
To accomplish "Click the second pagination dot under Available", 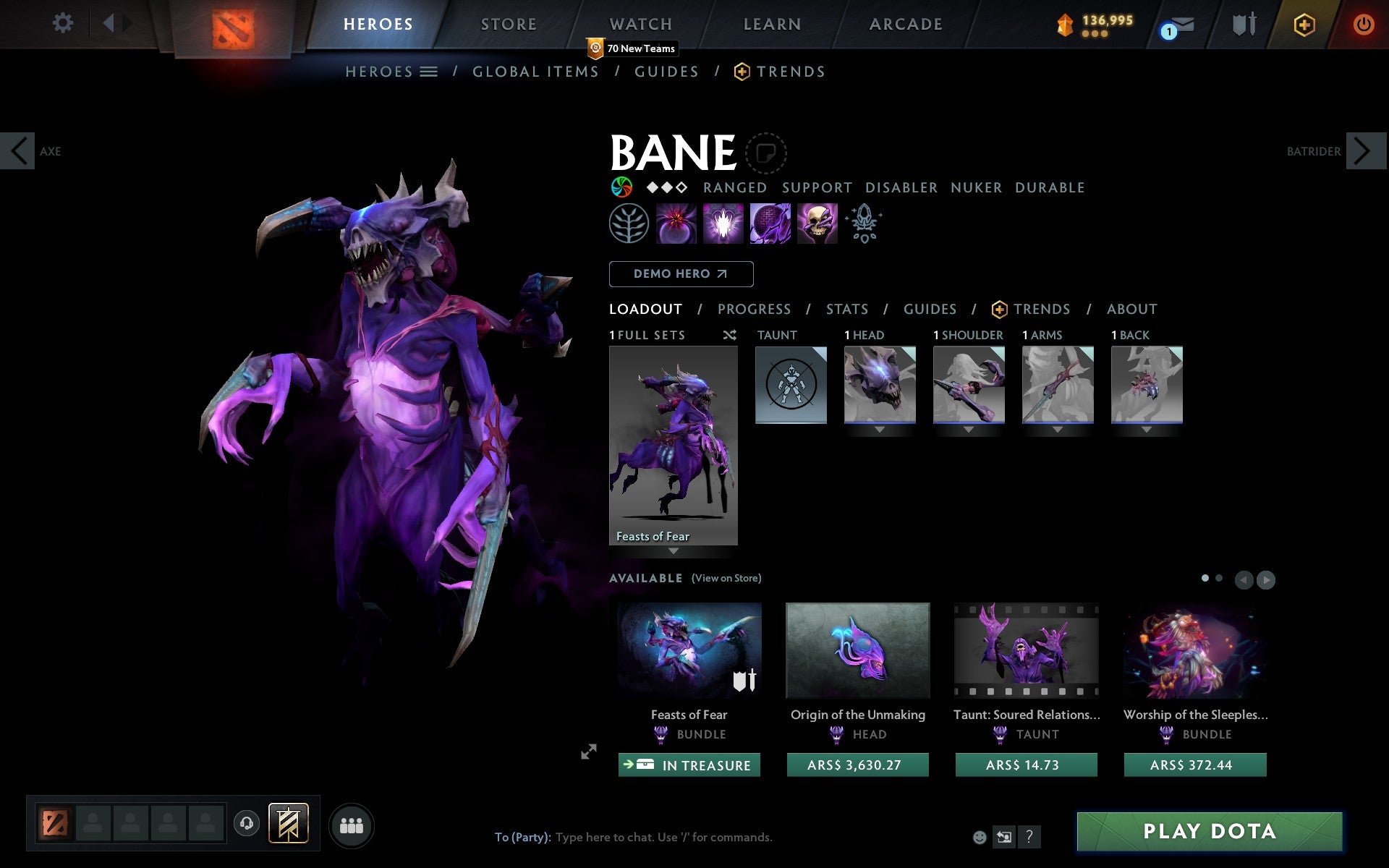I will click(1219, 579).
